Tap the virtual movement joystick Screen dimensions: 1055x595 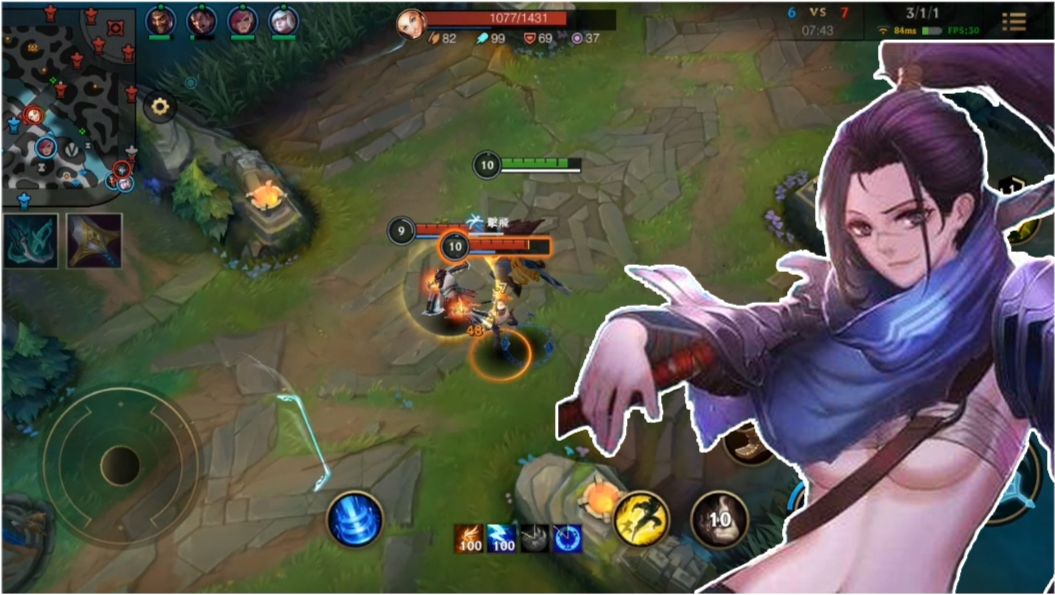pos(120,465)
